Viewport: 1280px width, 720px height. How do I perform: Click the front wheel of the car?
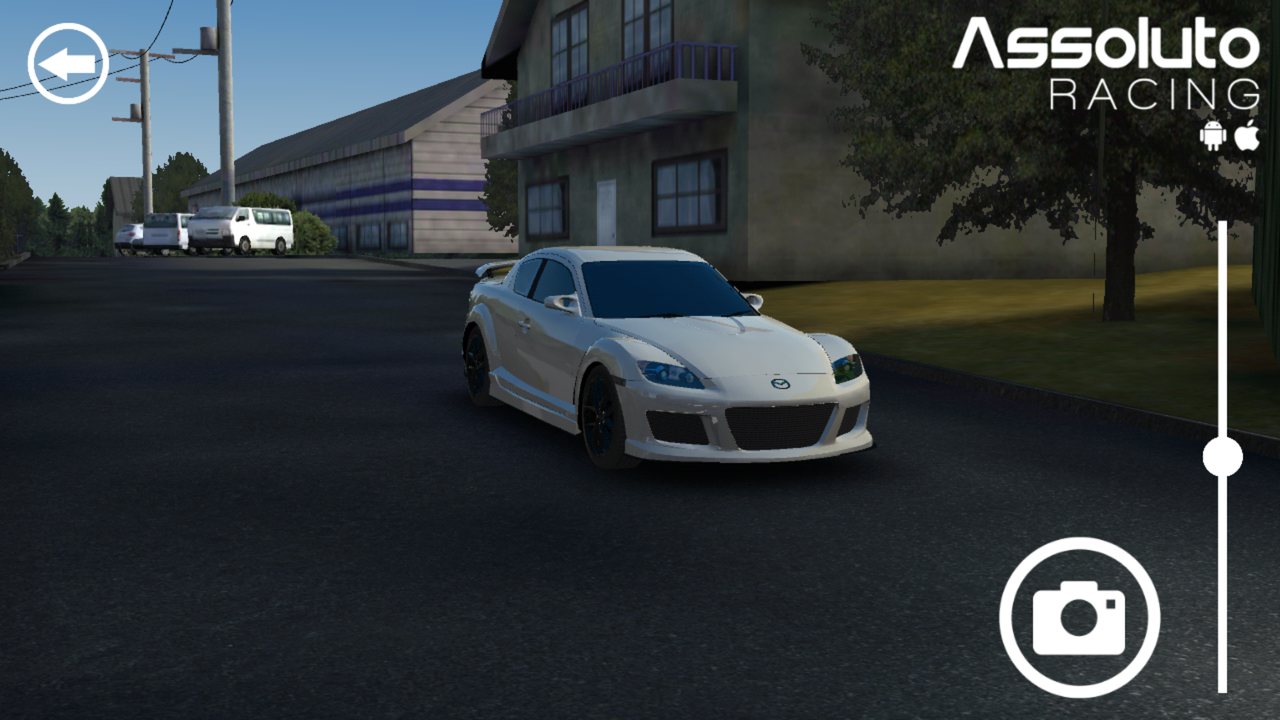point(600,415)
